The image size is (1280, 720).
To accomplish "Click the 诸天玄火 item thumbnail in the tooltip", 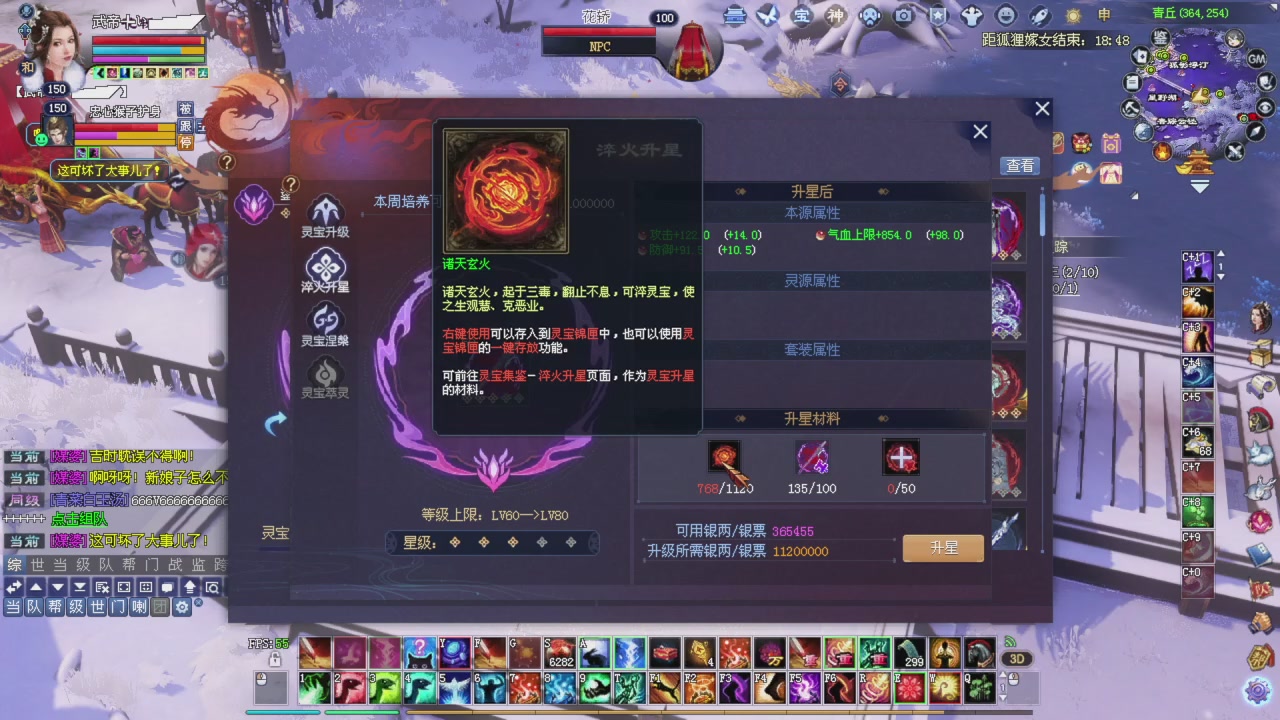I will point(505,190).
